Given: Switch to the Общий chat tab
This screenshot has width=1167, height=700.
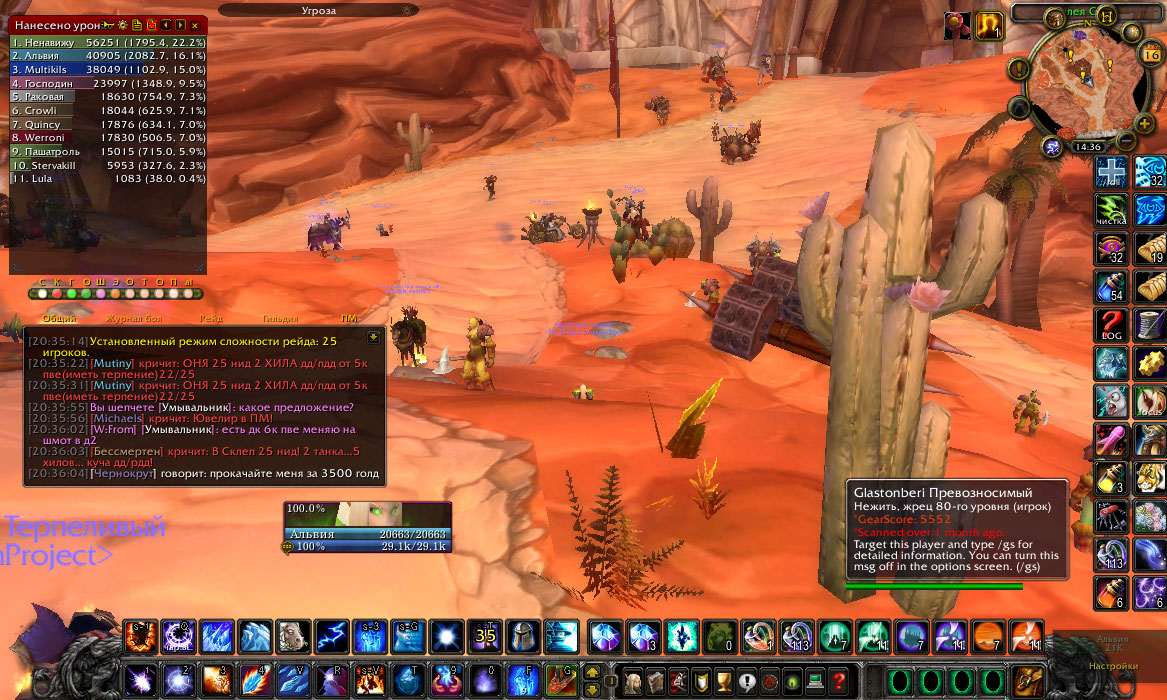Looking at the screenshot, I should click(59, 318).
